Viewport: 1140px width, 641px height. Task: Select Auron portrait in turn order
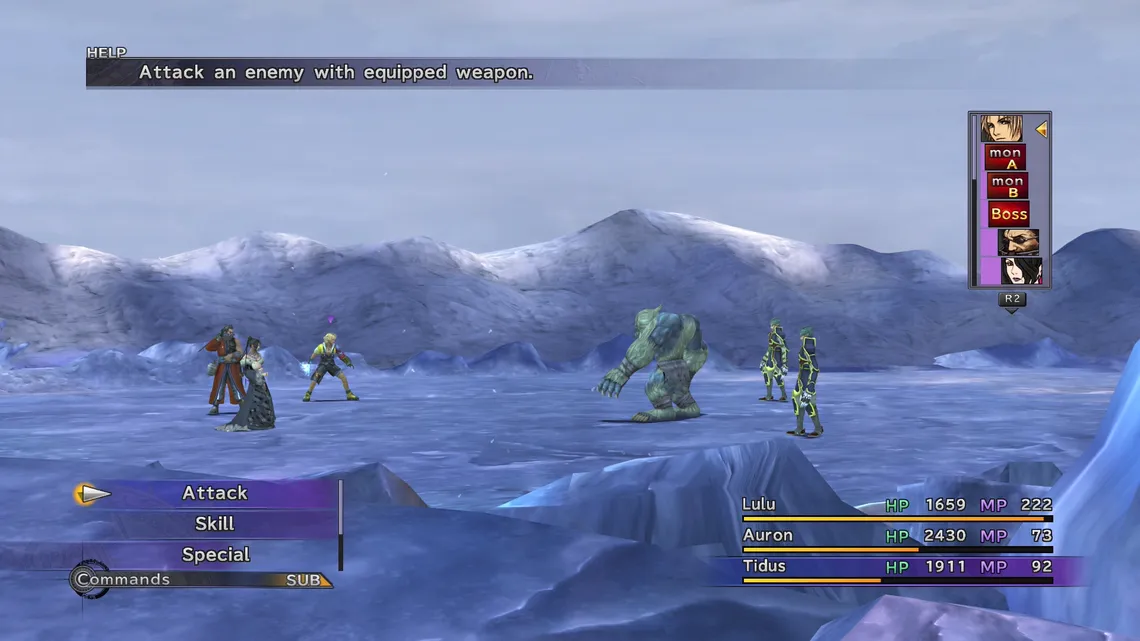pos(1018,242)
